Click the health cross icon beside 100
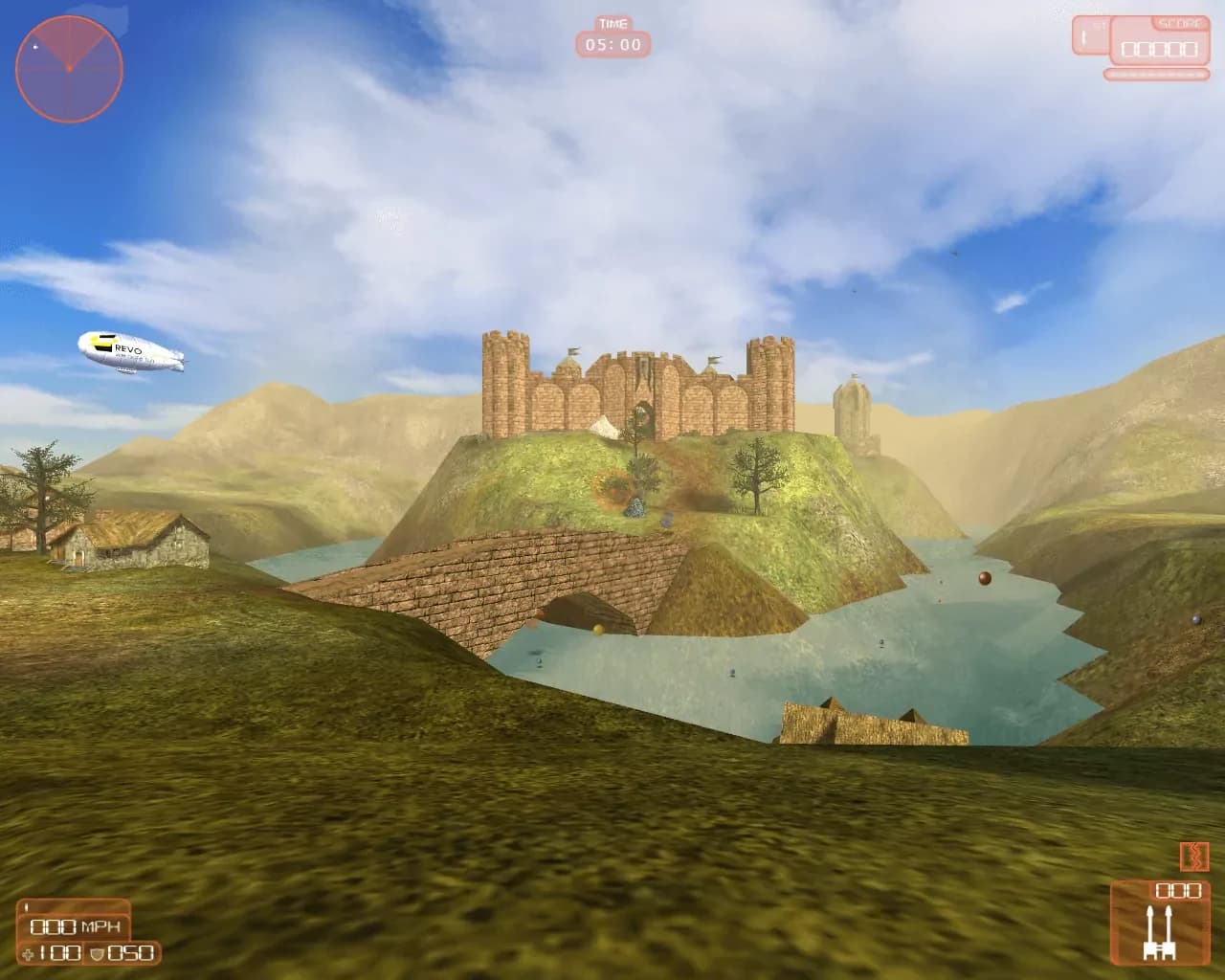1225x980 pixels. (28, 954)
